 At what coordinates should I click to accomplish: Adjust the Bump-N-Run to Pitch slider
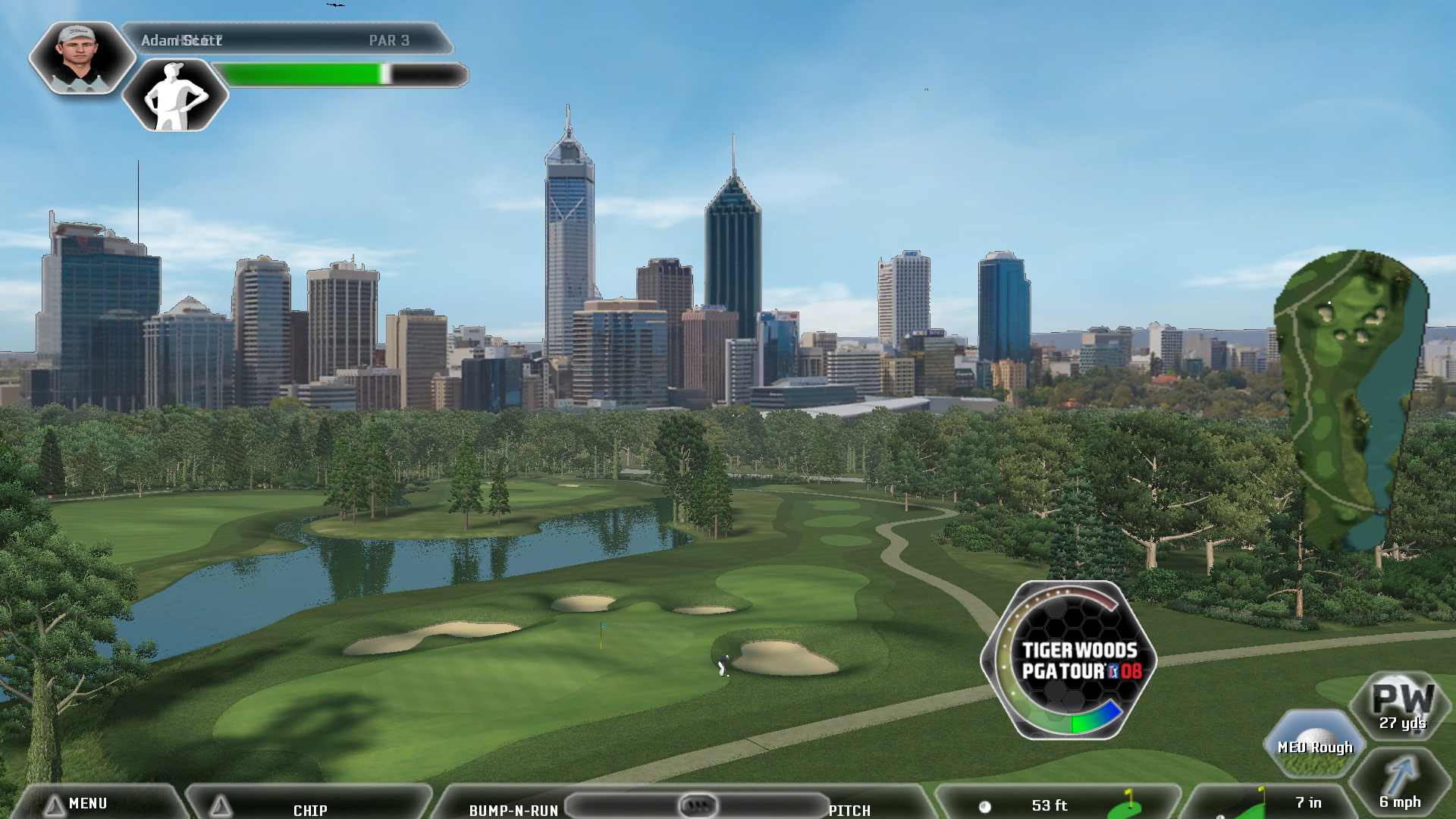tap(697, 805)
